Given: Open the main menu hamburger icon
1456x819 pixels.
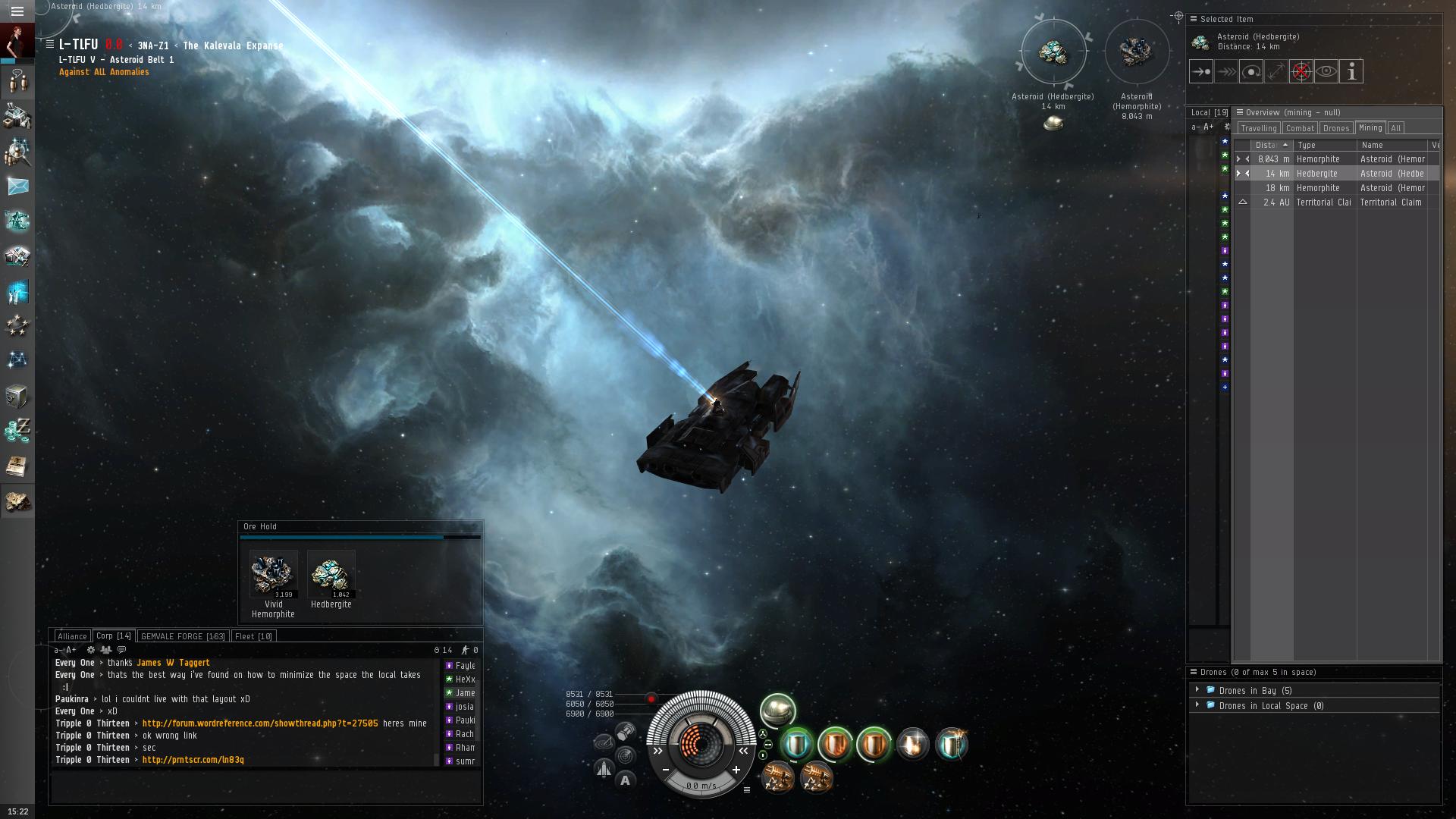Looking at the screenshot, I should (17, 11).
